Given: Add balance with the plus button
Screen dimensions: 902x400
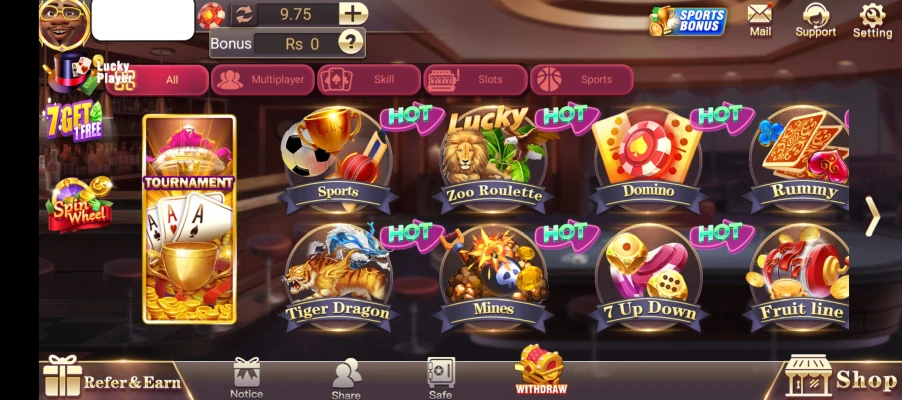Looking at the screenshot, I should (x=352, y=14).
